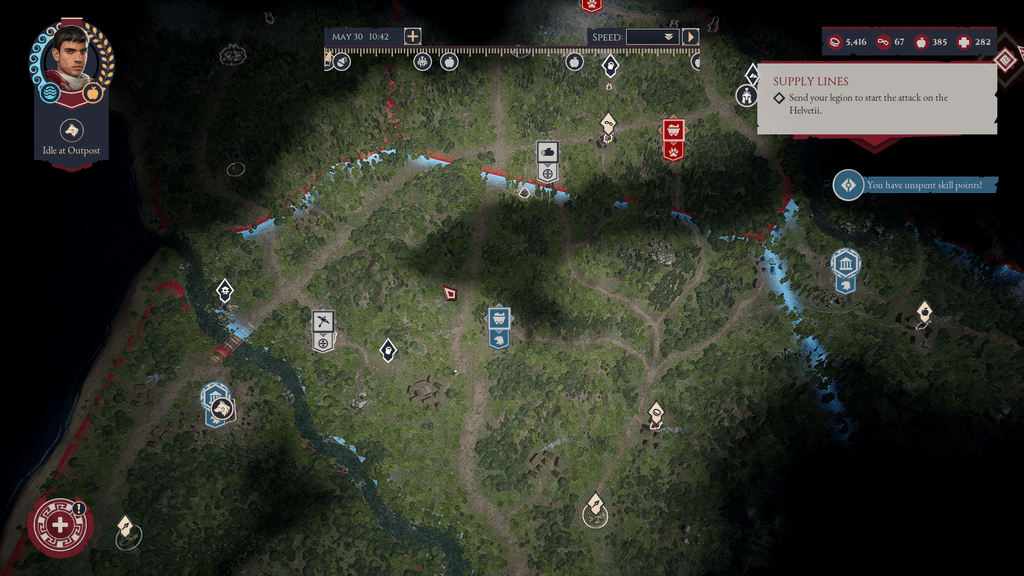Open the plus button beside the date
The image size is (1024, 576).
(x=412, y=36)
